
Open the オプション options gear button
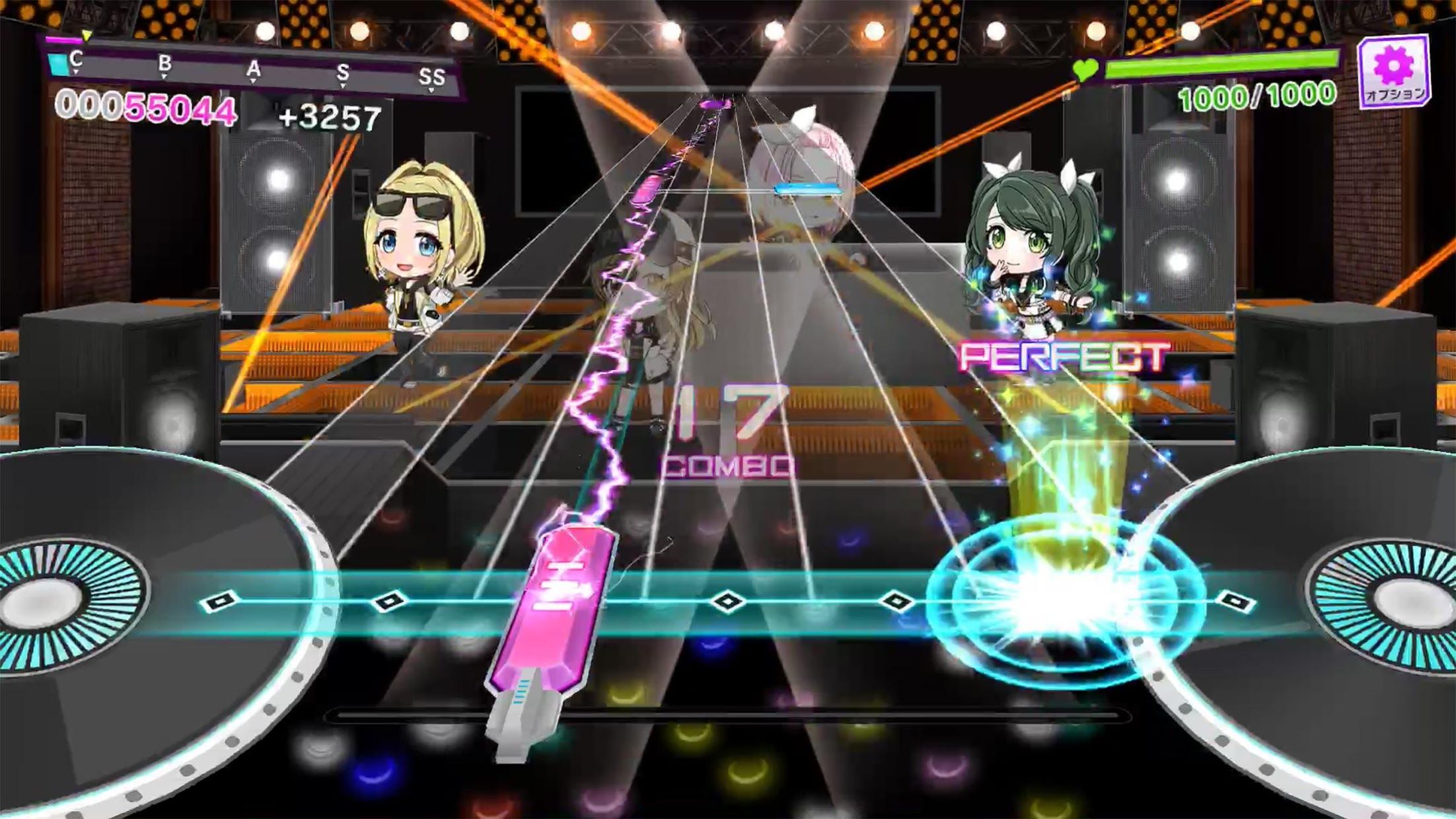pos(1393,73)
